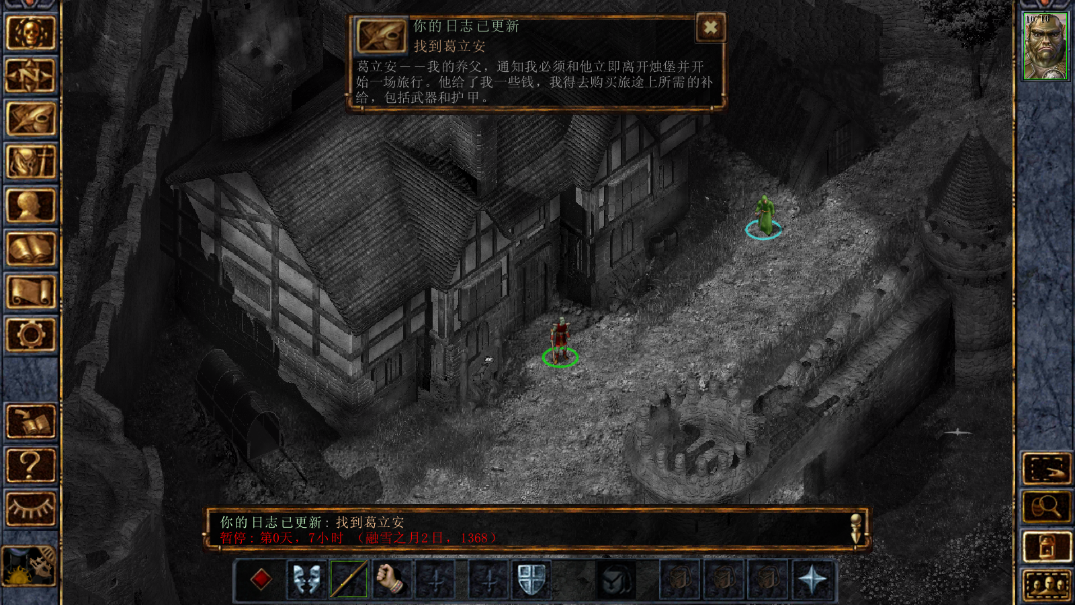The image size is (1075, 605).
Task: Open special abilities star button
Action: coord(812,580)
